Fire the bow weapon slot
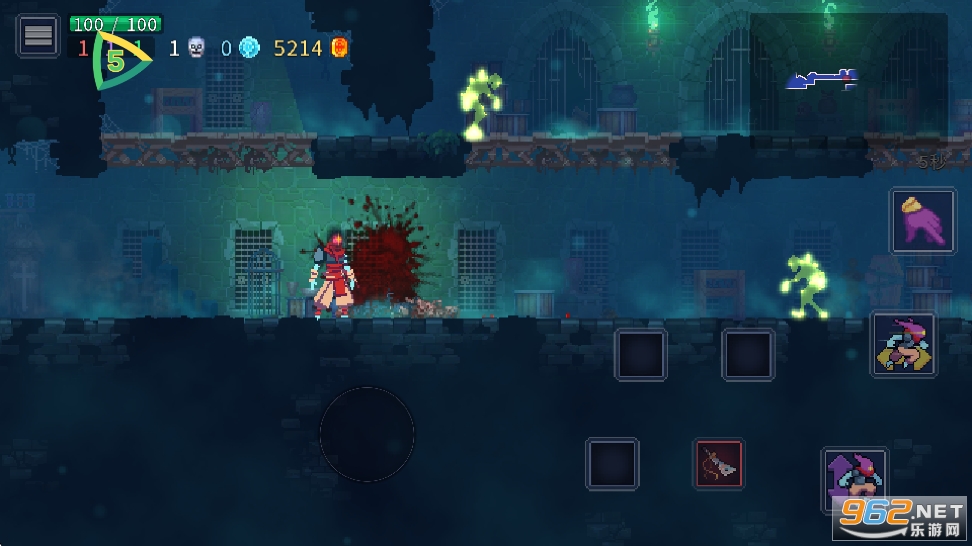The width and height of the screenshot is (972, 546). (x=719, y=464)
